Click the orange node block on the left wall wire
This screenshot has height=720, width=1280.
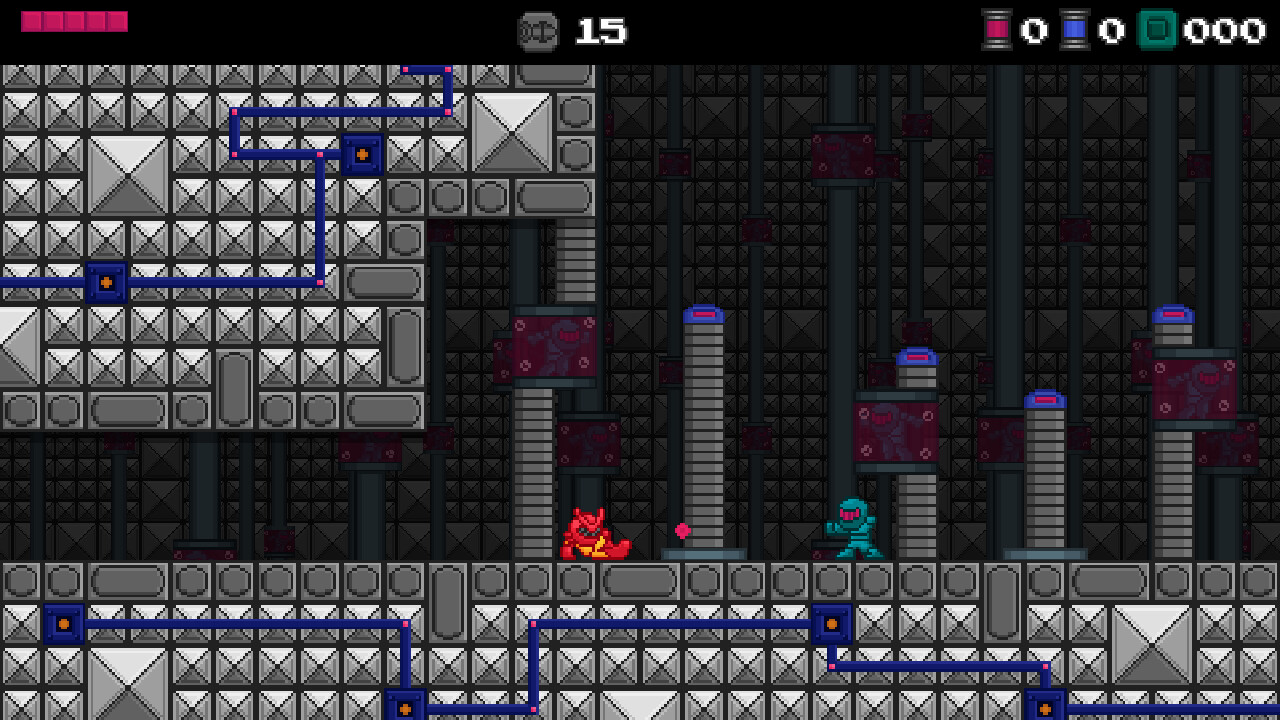pyautogui.click(x=104, y=283)
